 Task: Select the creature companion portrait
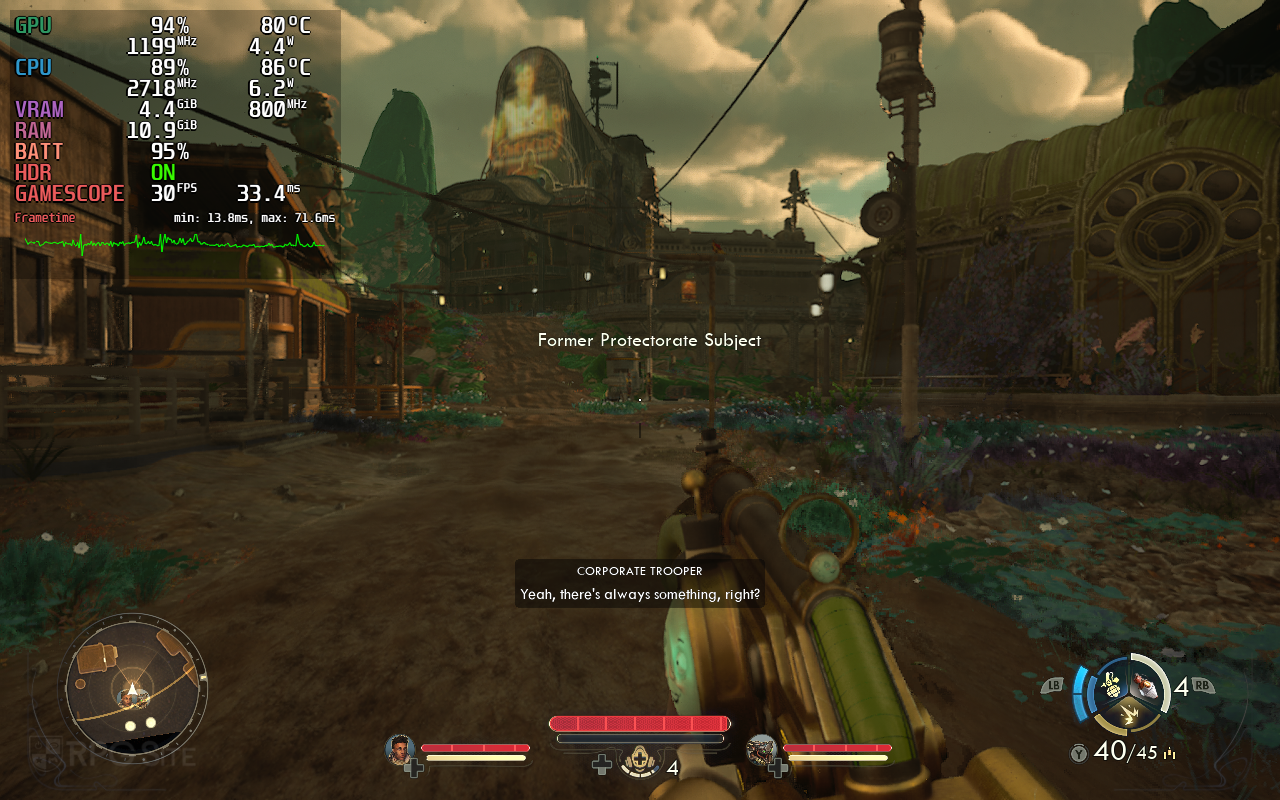[x=762, y=749]
